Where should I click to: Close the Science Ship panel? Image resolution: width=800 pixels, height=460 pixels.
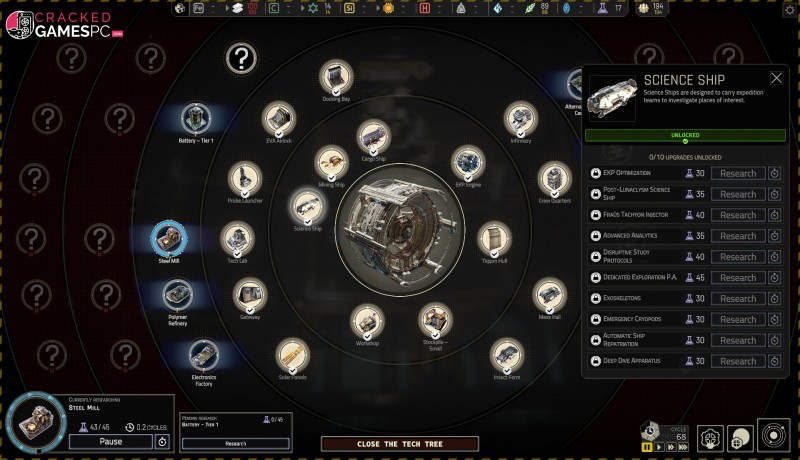tap(776, 78)
